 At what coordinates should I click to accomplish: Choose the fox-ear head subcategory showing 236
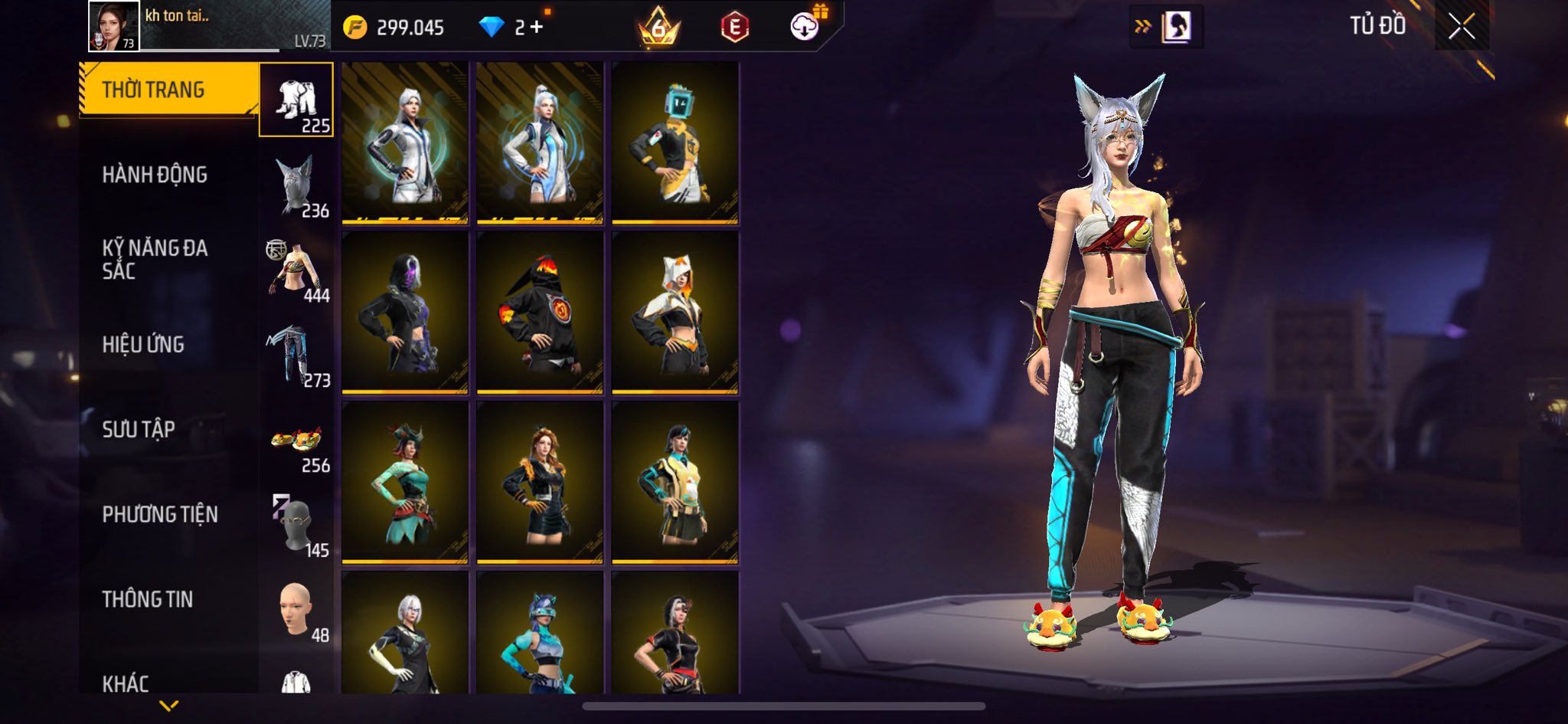click(296, 185)
